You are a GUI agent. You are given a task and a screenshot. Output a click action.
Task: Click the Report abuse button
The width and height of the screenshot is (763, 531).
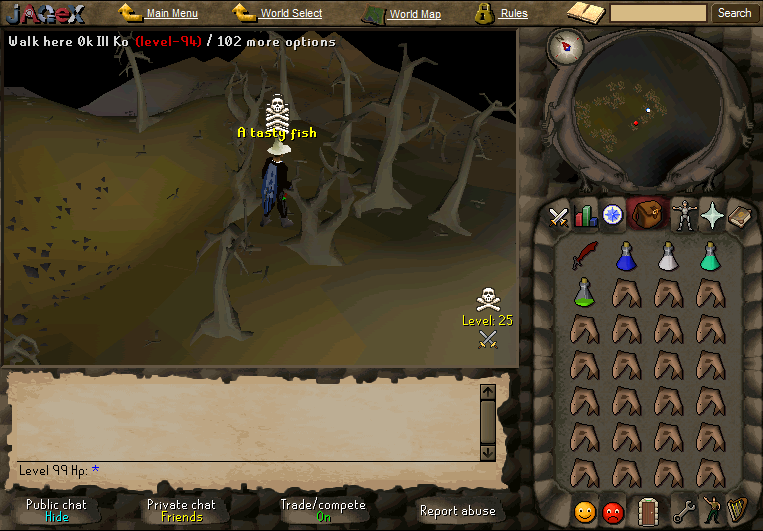tap(457, 511)
